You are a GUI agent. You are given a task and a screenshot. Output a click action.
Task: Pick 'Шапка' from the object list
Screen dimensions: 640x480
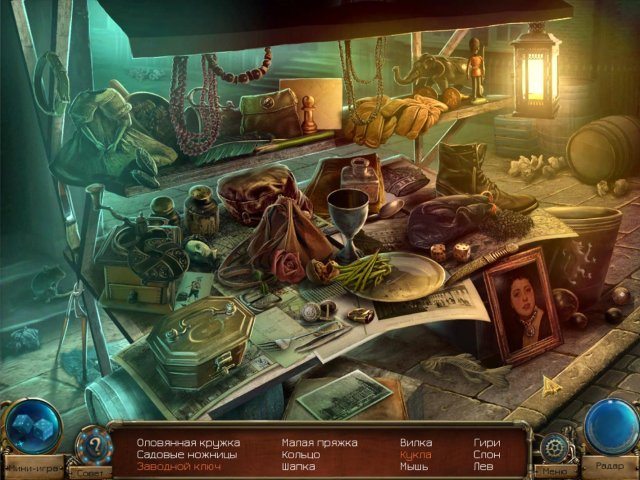(x=298, y=466)
